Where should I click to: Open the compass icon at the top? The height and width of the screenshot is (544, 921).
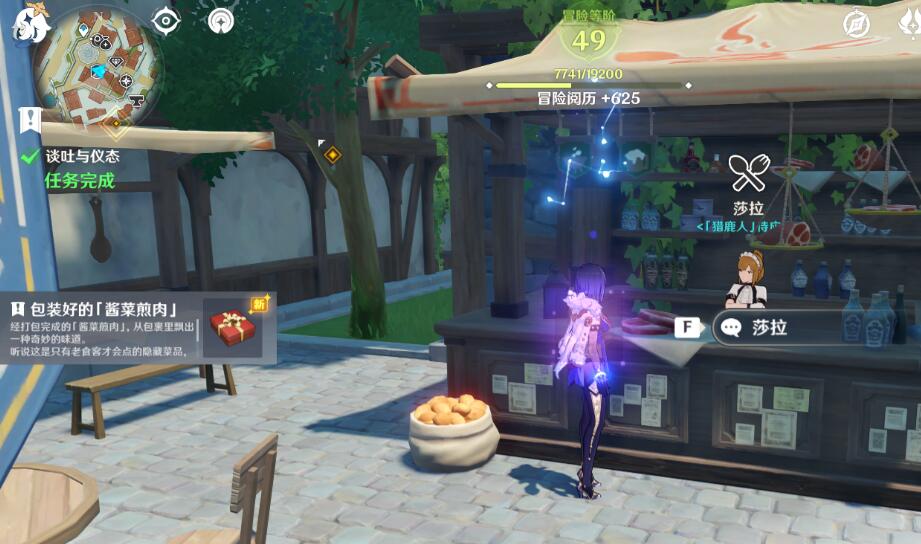[x=856, y=23]
